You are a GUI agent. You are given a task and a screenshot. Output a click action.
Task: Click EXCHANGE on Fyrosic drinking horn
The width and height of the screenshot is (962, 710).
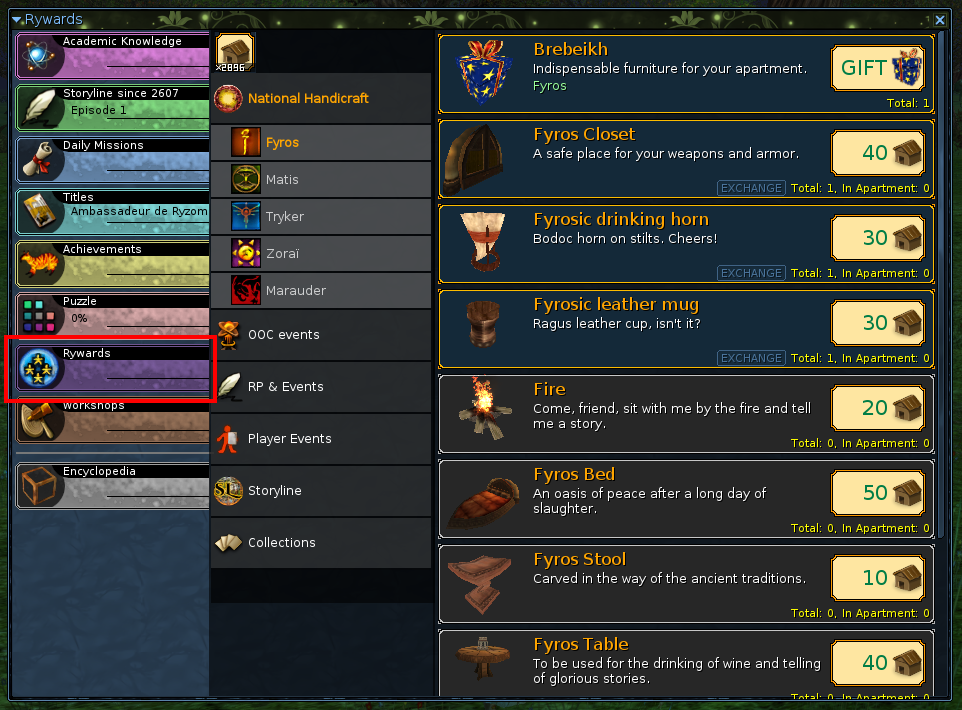click(750, 273)
